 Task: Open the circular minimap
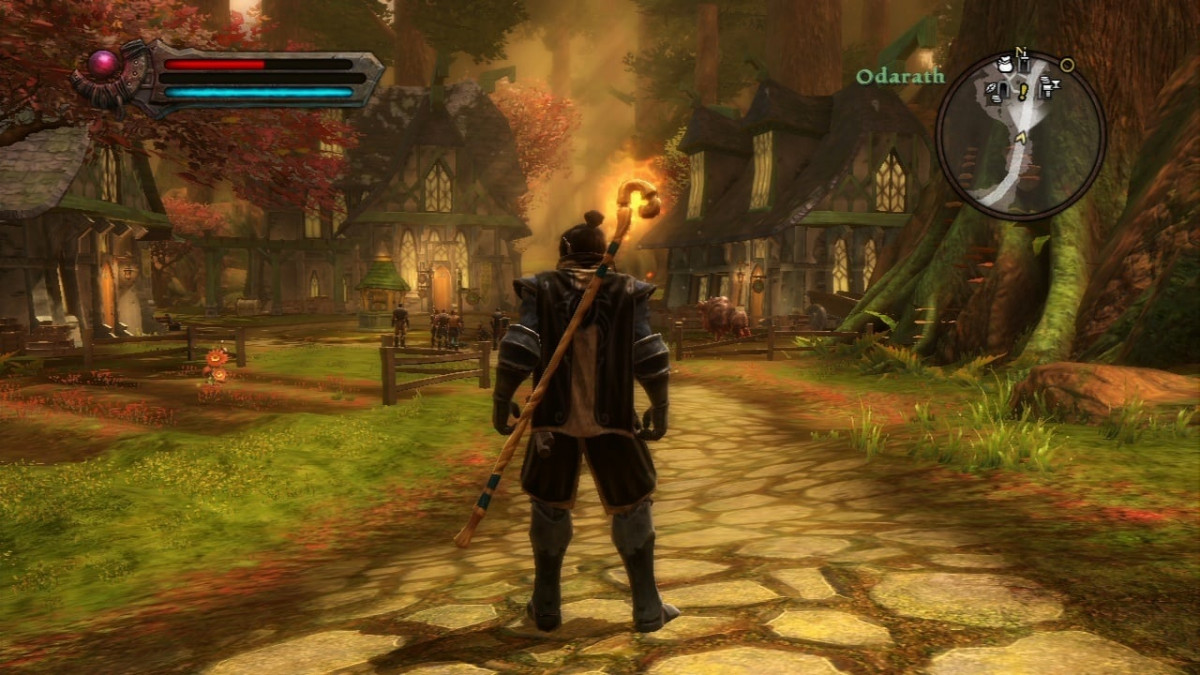click(x=1020, y=135)
